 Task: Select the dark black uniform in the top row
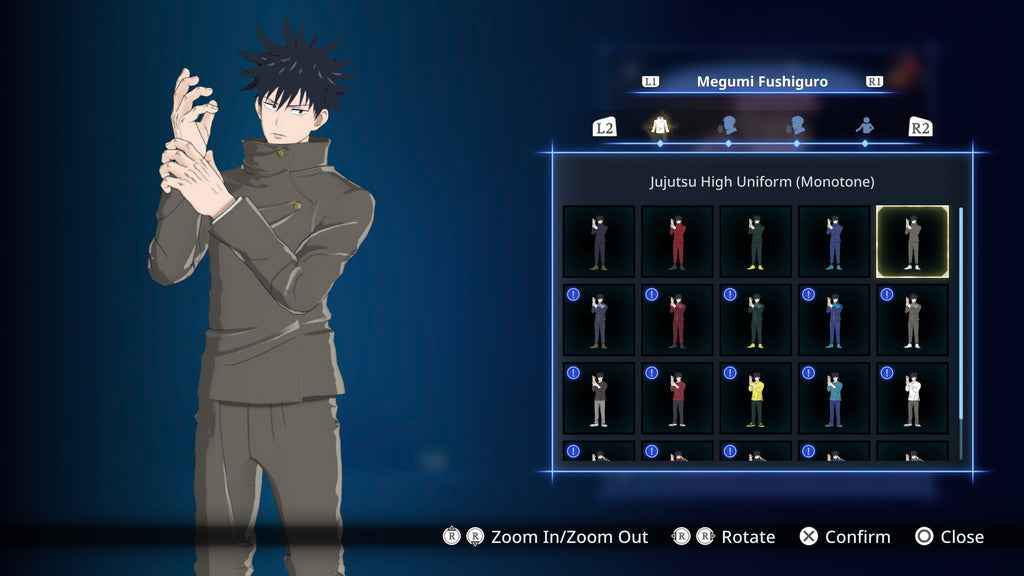point(599,241)
